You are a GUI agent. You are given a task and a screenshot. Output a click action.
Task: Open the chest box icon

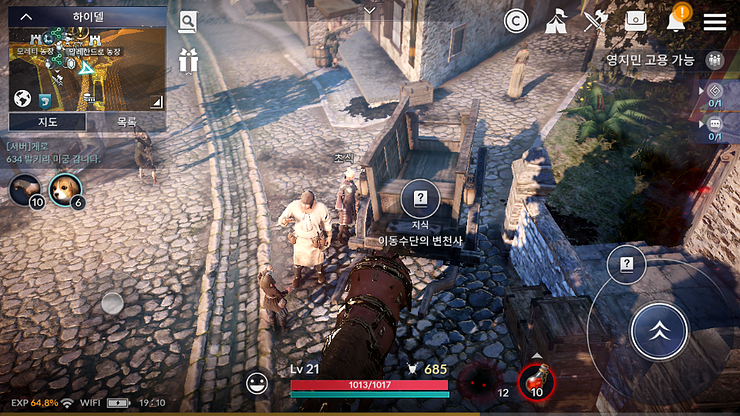(636, 21)
